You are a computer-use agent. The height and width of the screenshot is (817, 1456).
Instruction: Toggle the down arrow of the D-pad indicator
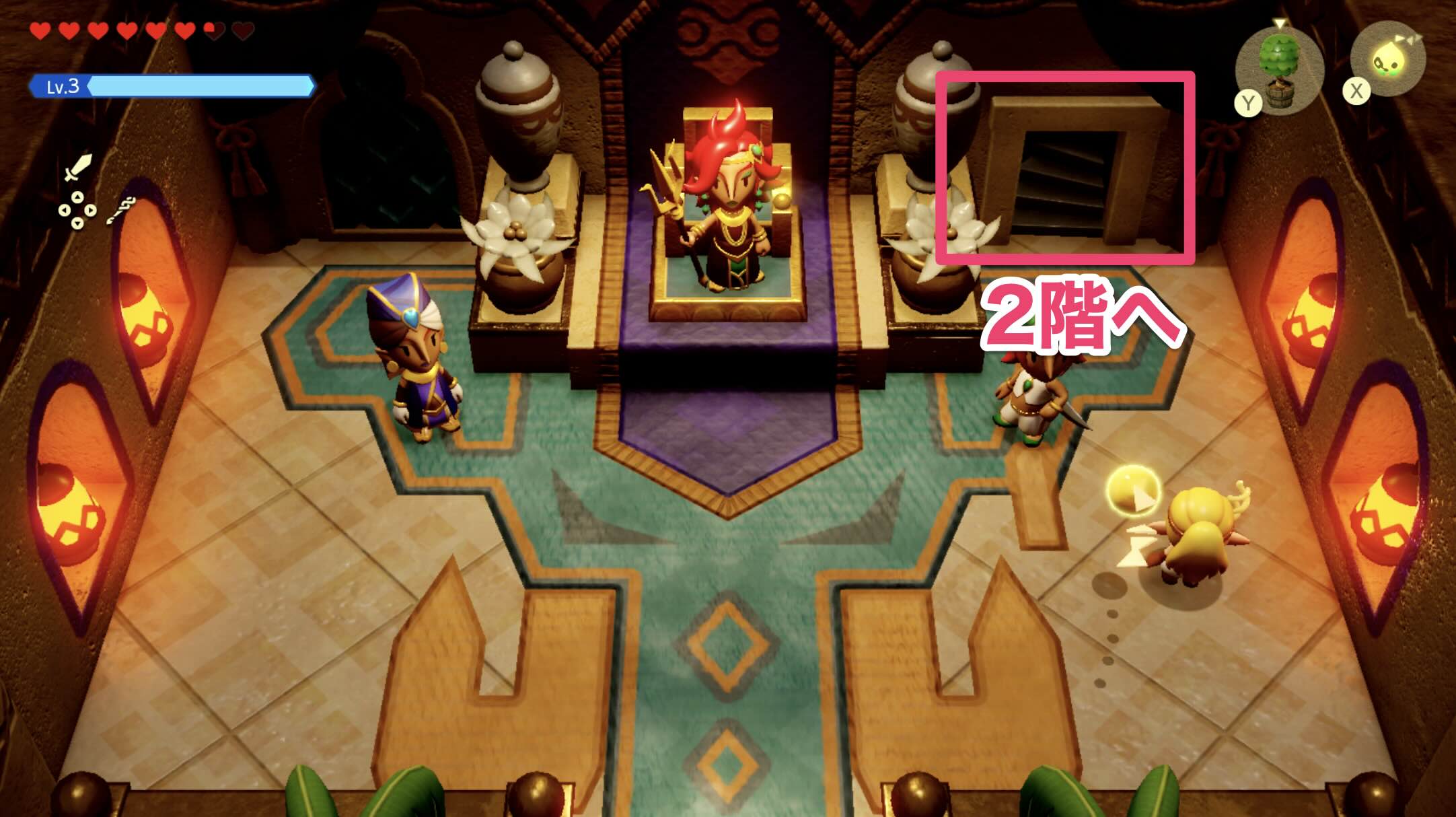coord(77,224)
